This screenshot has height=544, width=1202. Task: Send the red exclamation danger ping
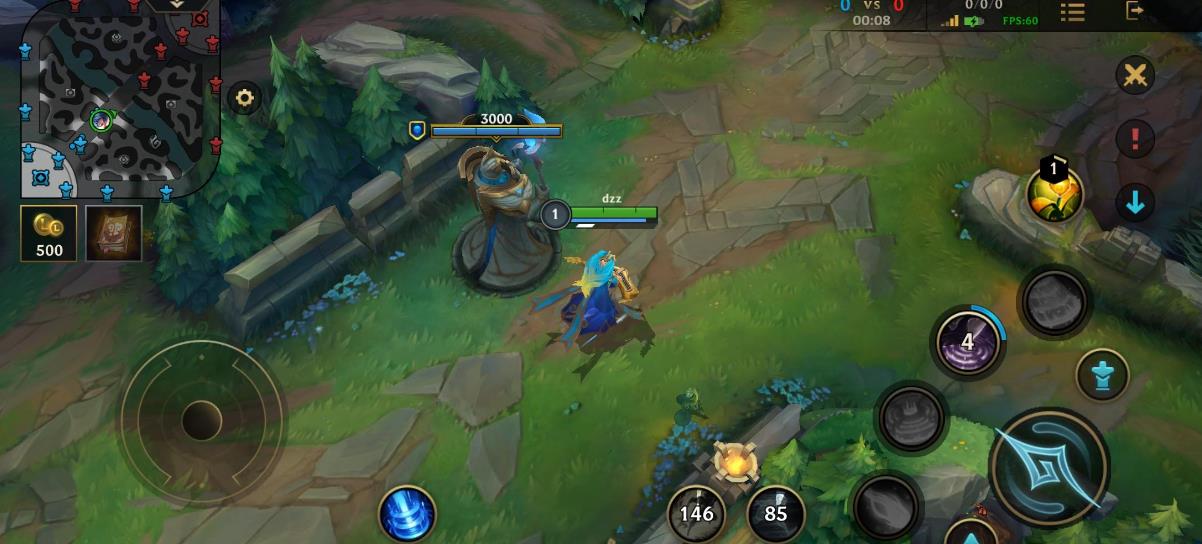pyautogui.click(x=1135, y=139)
